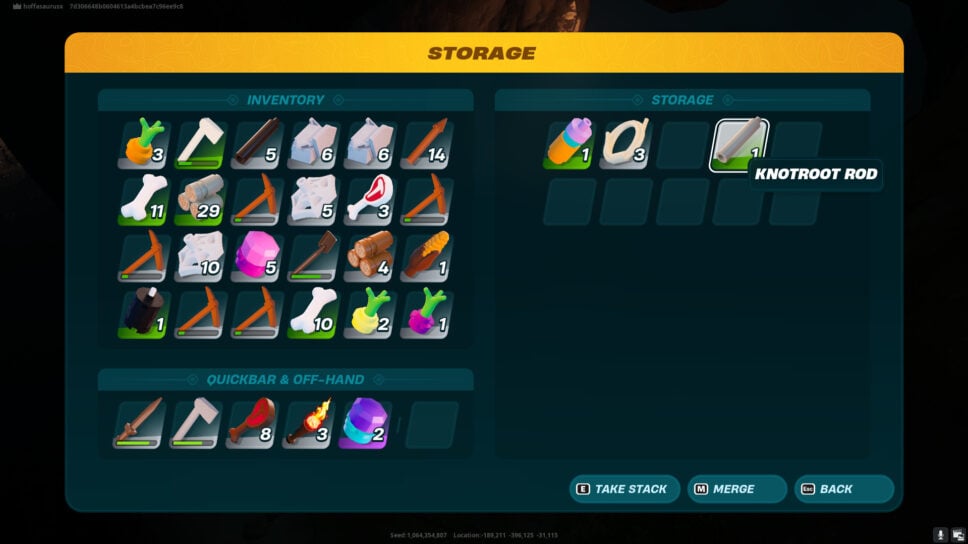Select the Knotroot Rod in storage
This screenshot has height=544, width=968.
[x=739, y=145]
